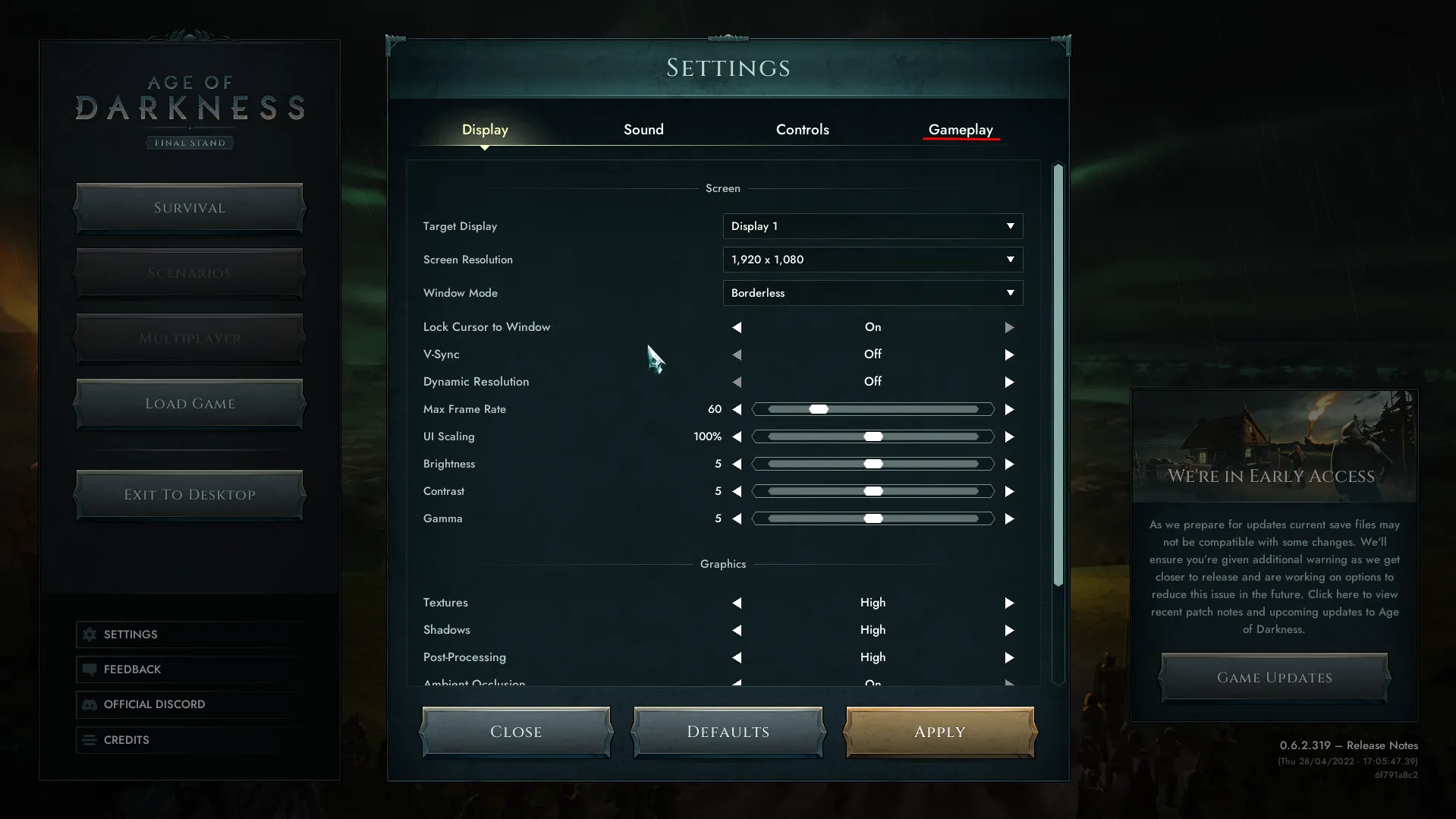Open the Sound settings tab
Viewport: 1456px width, 819px height.
[x=643, y=130]
